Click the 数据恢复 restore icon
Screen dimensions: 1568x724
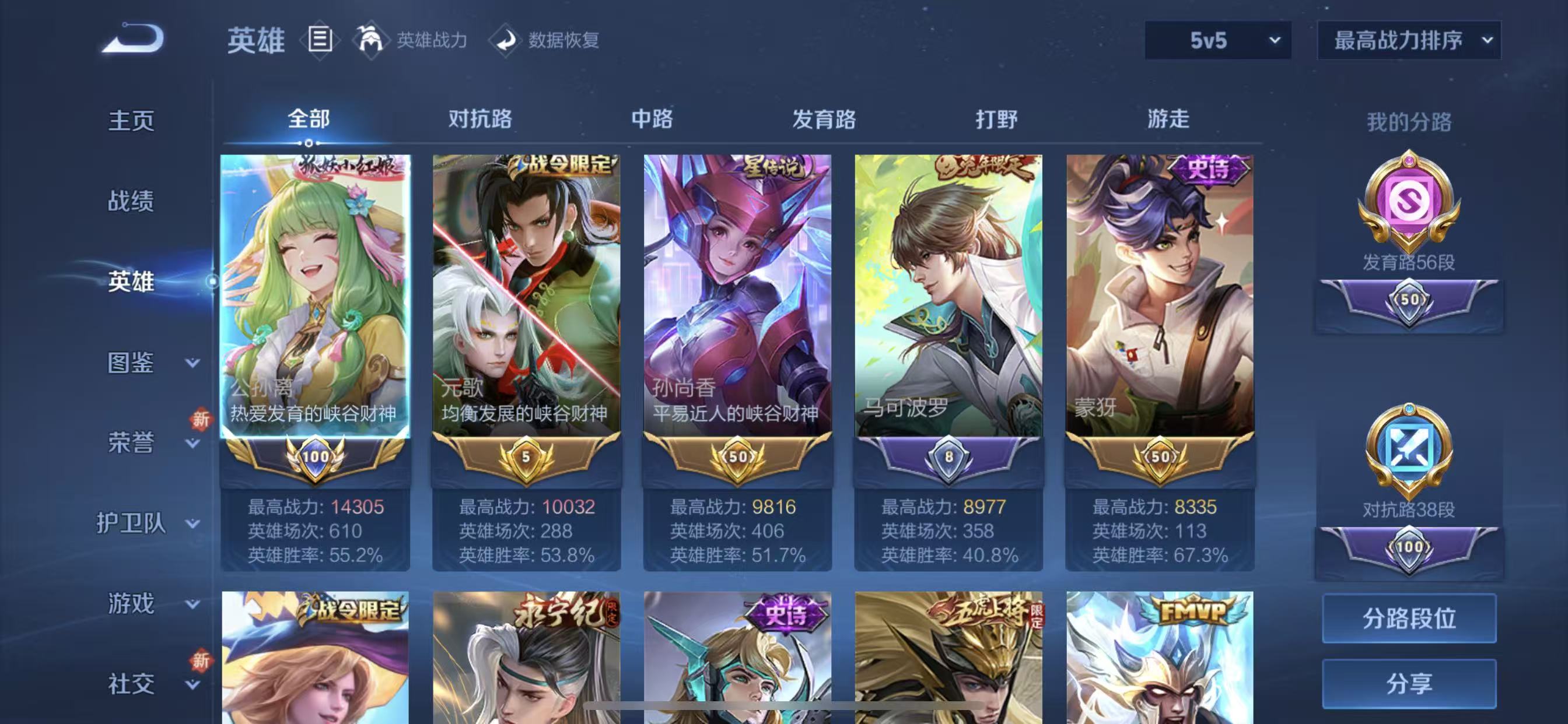(506, 41)
